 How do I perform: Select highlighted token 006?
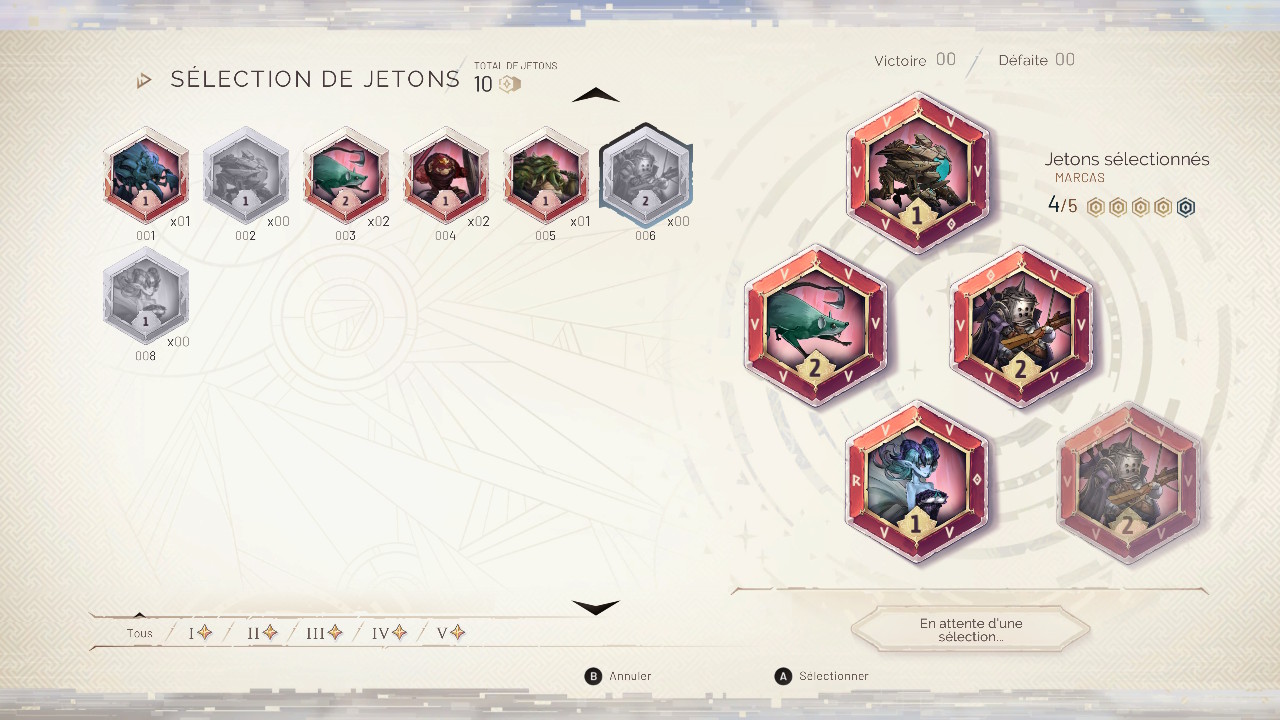click(646, 175)
